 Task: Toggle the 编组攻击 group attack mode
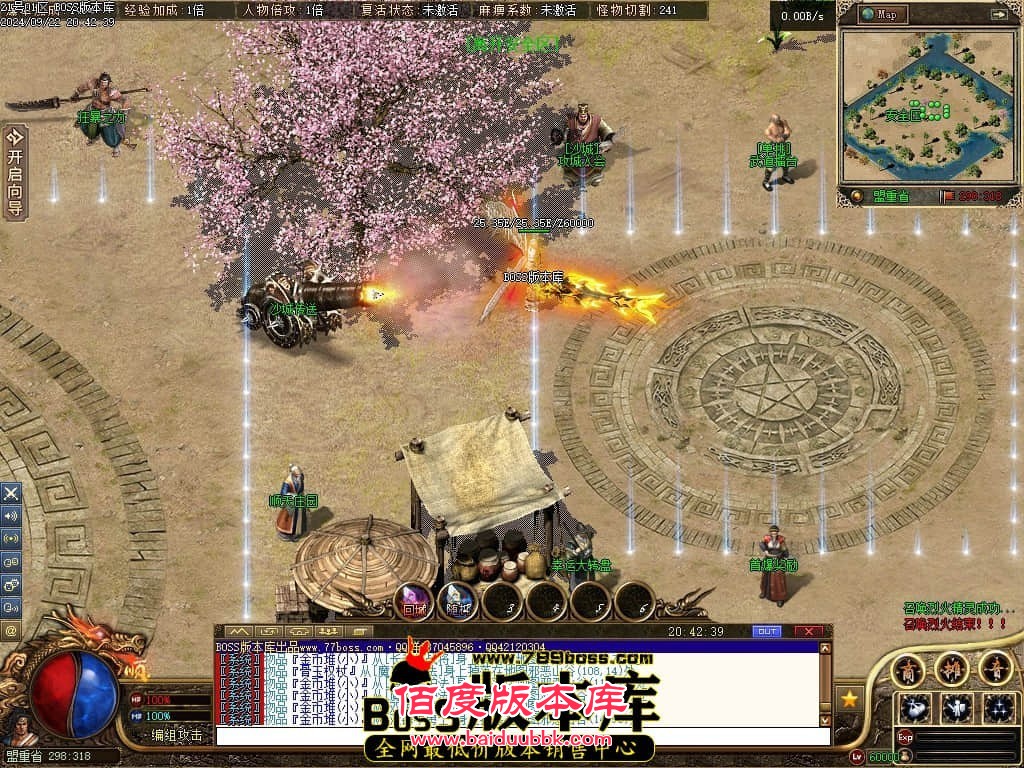(x=176, y=735)
